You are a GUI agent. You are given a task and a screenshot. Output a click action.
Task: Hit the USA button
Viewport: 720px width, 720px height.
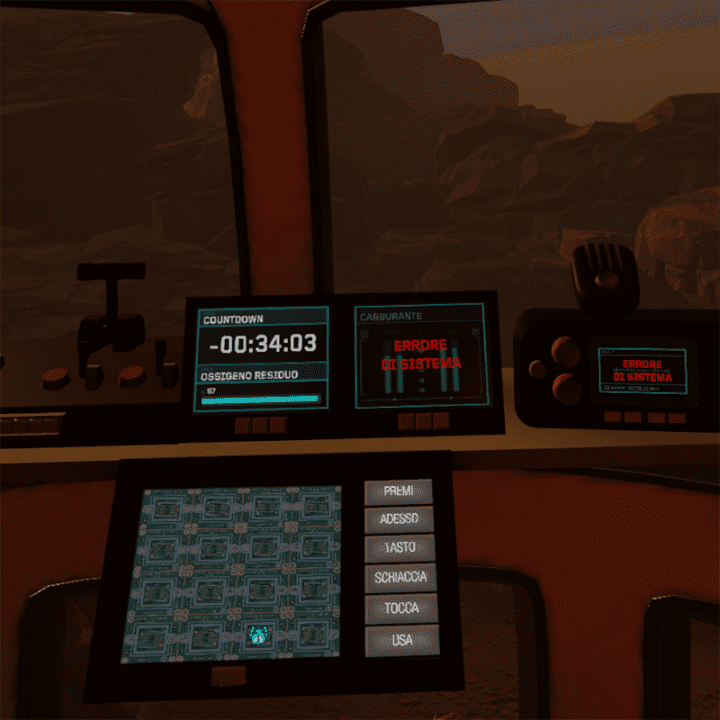click(401, 639)
